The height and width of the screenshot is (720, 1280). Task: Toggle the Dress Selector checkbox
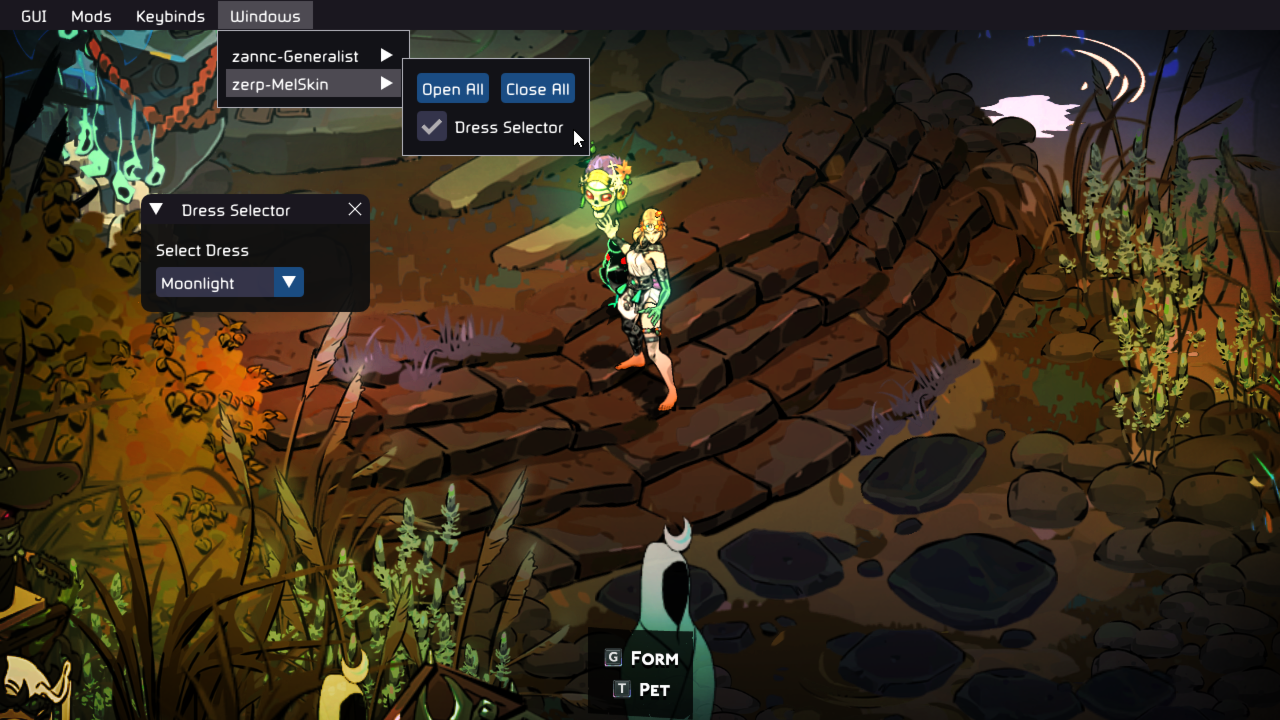pyautogui.click(x=432, y=127)
